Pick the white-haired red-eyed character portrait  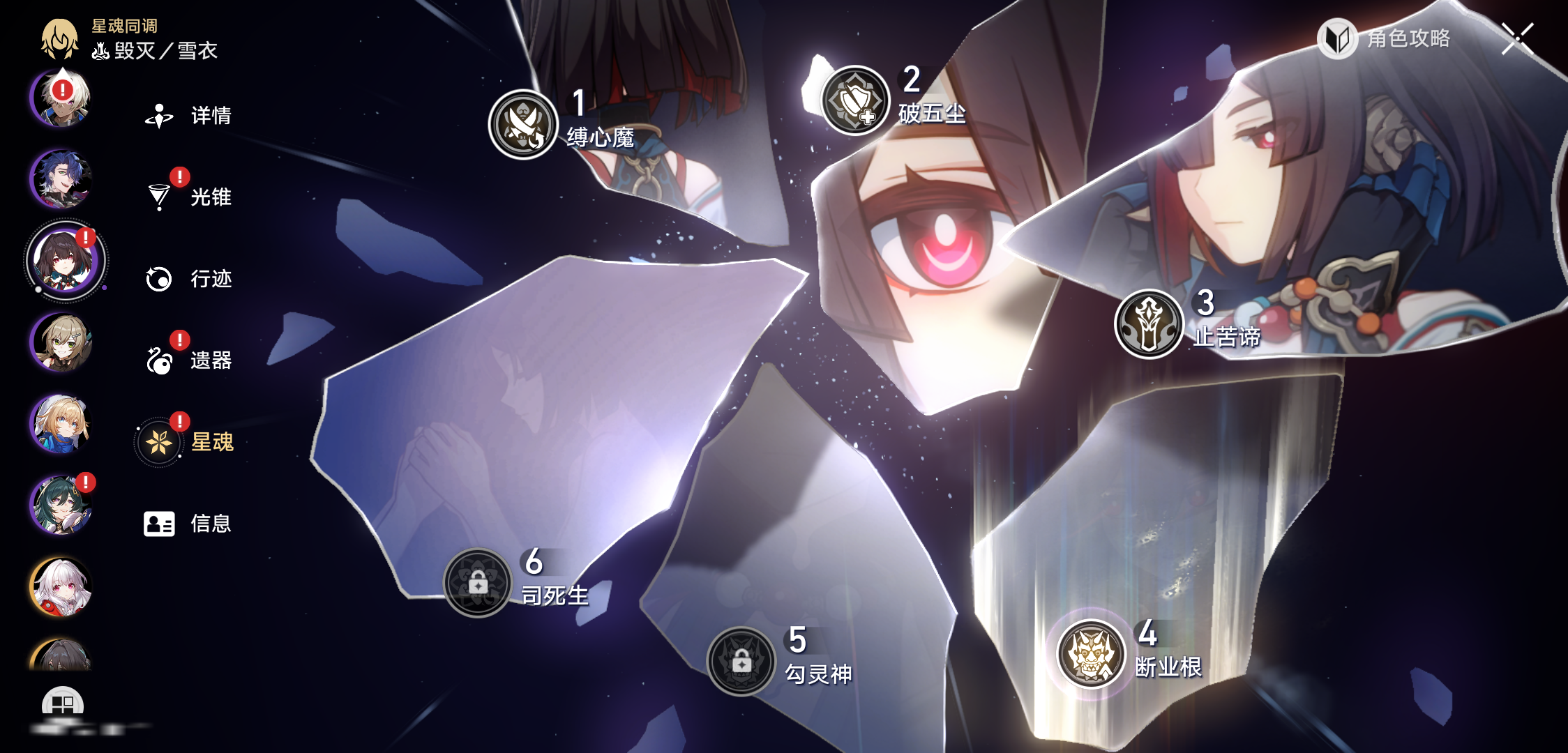click(x=61, y=587)
